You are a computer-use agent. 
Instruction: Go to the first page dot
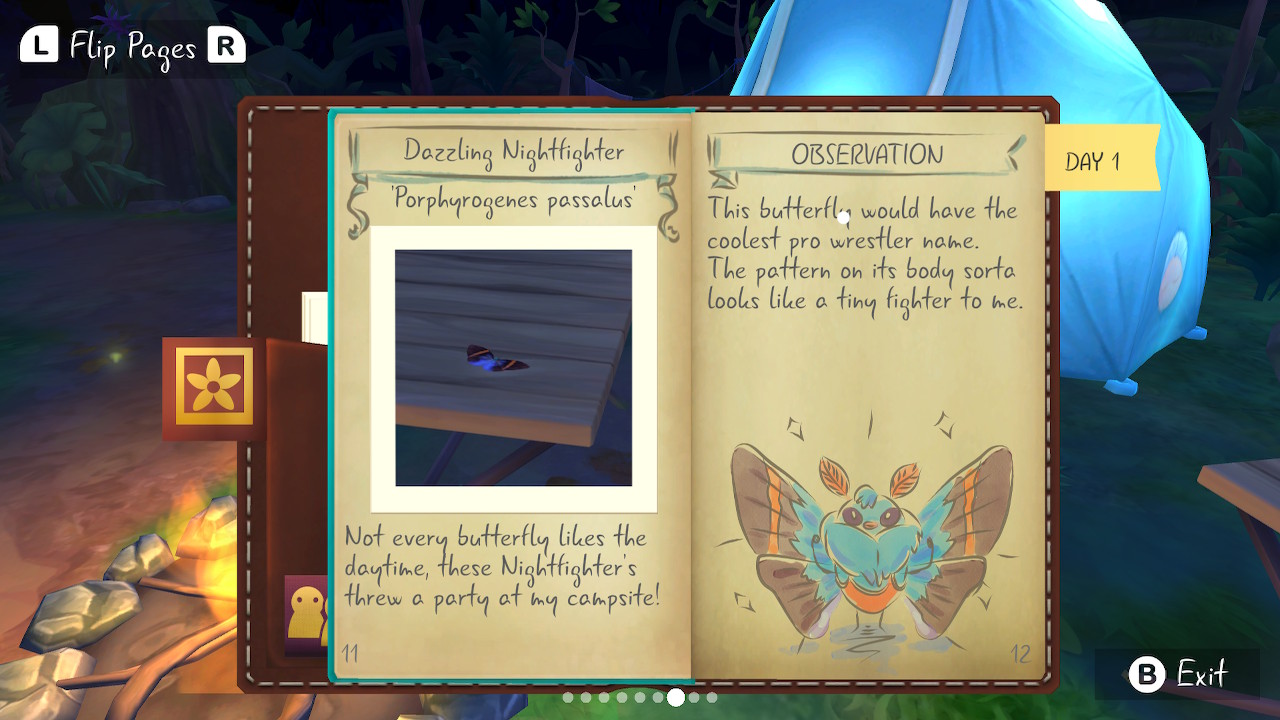point(568,697)
